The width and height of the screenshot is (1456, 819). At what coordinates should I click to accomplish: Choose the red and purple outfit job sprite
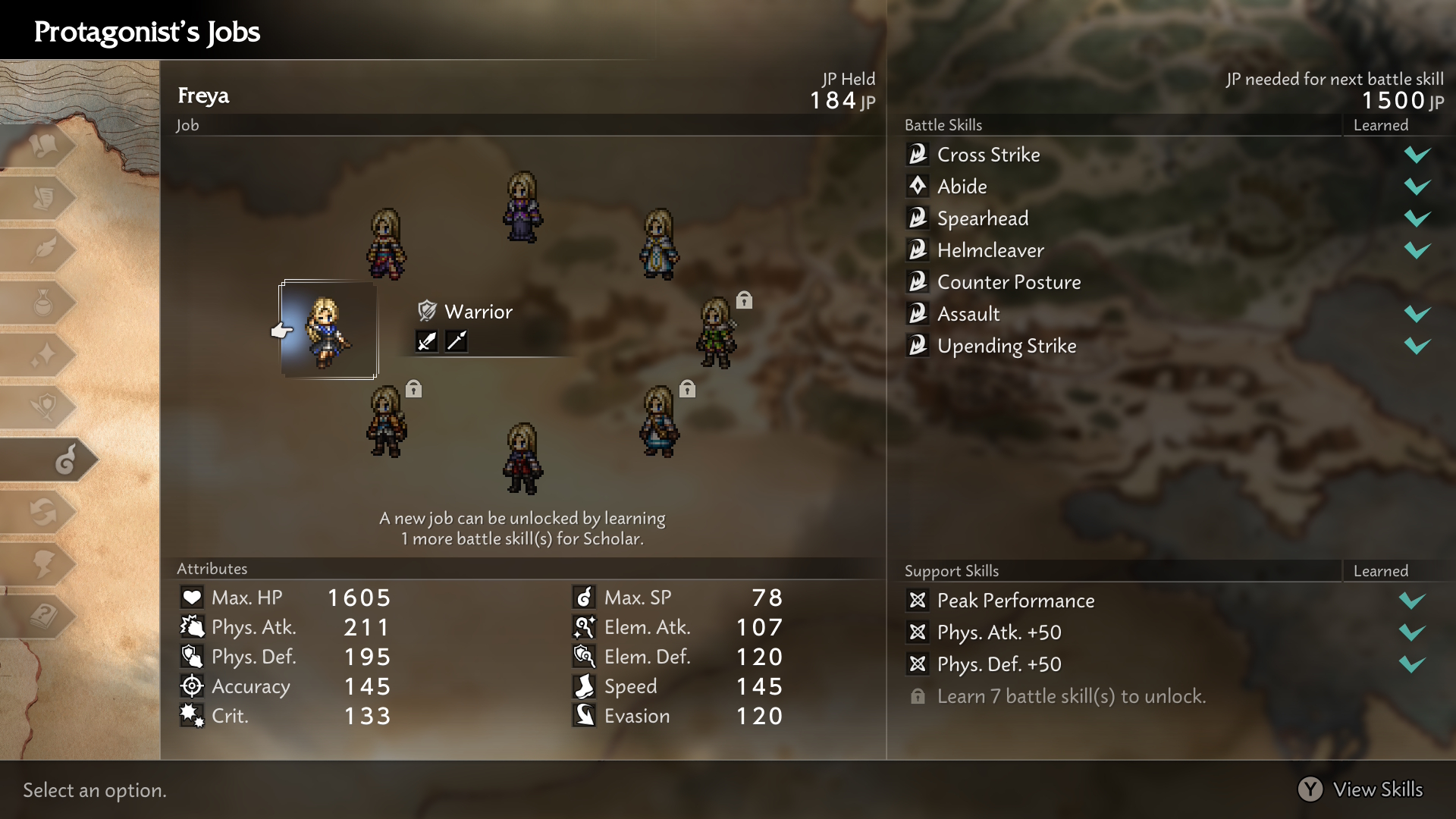click(x=387, y=244)
